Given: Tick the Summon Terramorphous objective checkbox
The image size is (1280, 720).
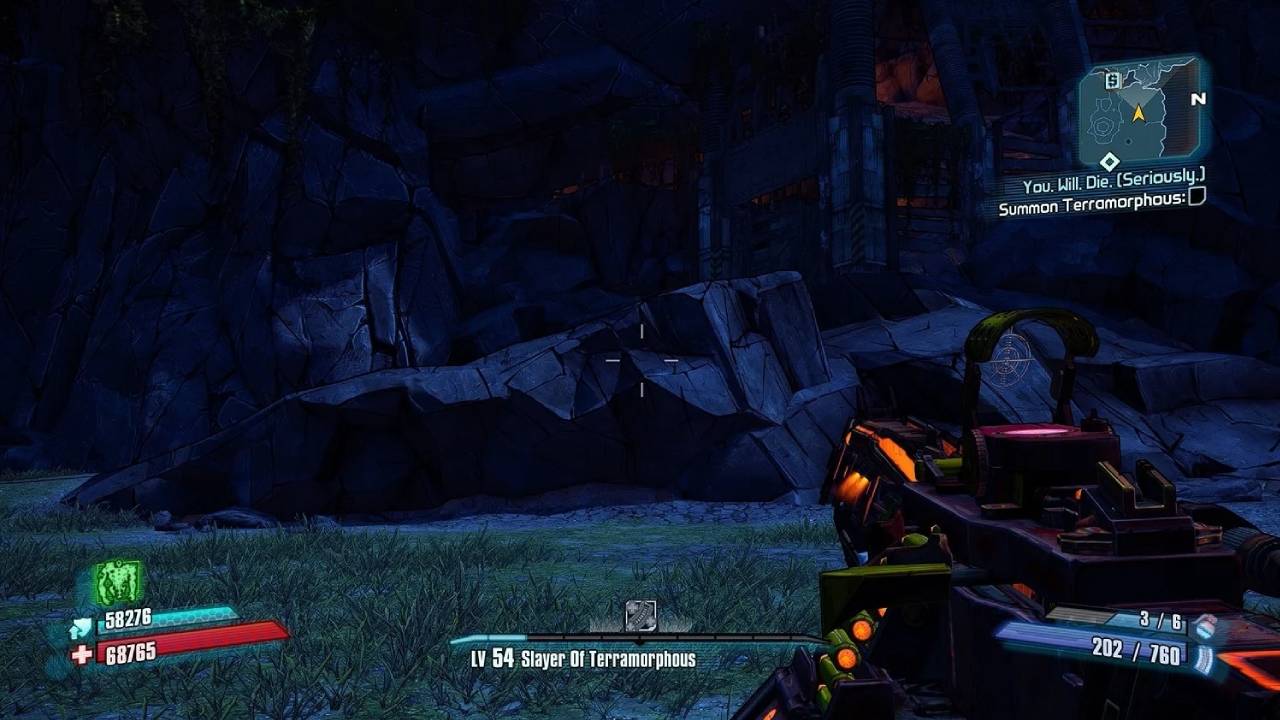Looking at the screenshot, I should [1196, 197].
